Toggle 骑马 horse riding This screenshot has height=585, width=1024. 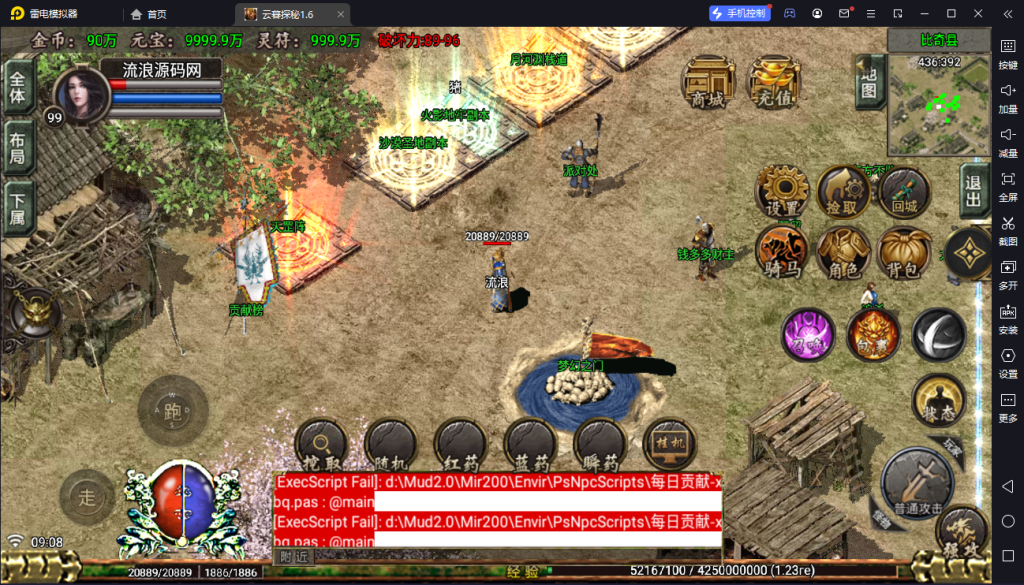click(782, 253)
